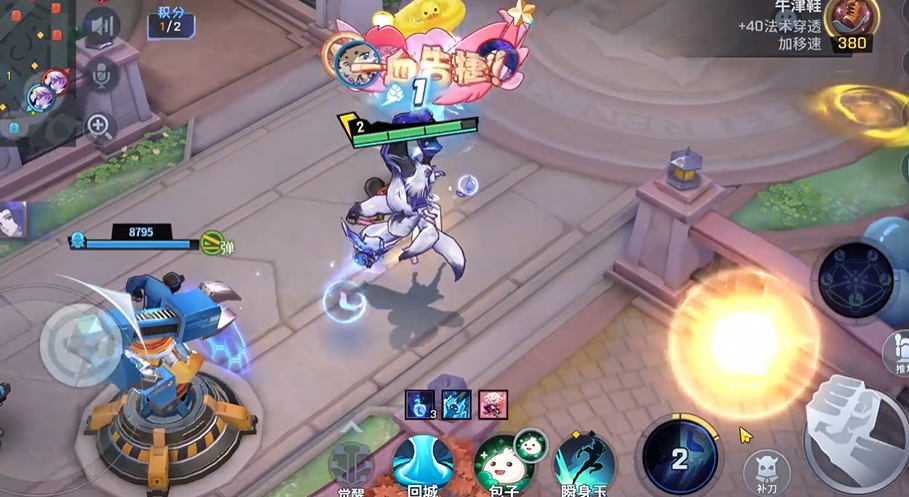Image resolution: width=909 pixels, height=497 pixels.
Task: Toggle the microphone voice chat button
Action: click(x=101, y=74)
